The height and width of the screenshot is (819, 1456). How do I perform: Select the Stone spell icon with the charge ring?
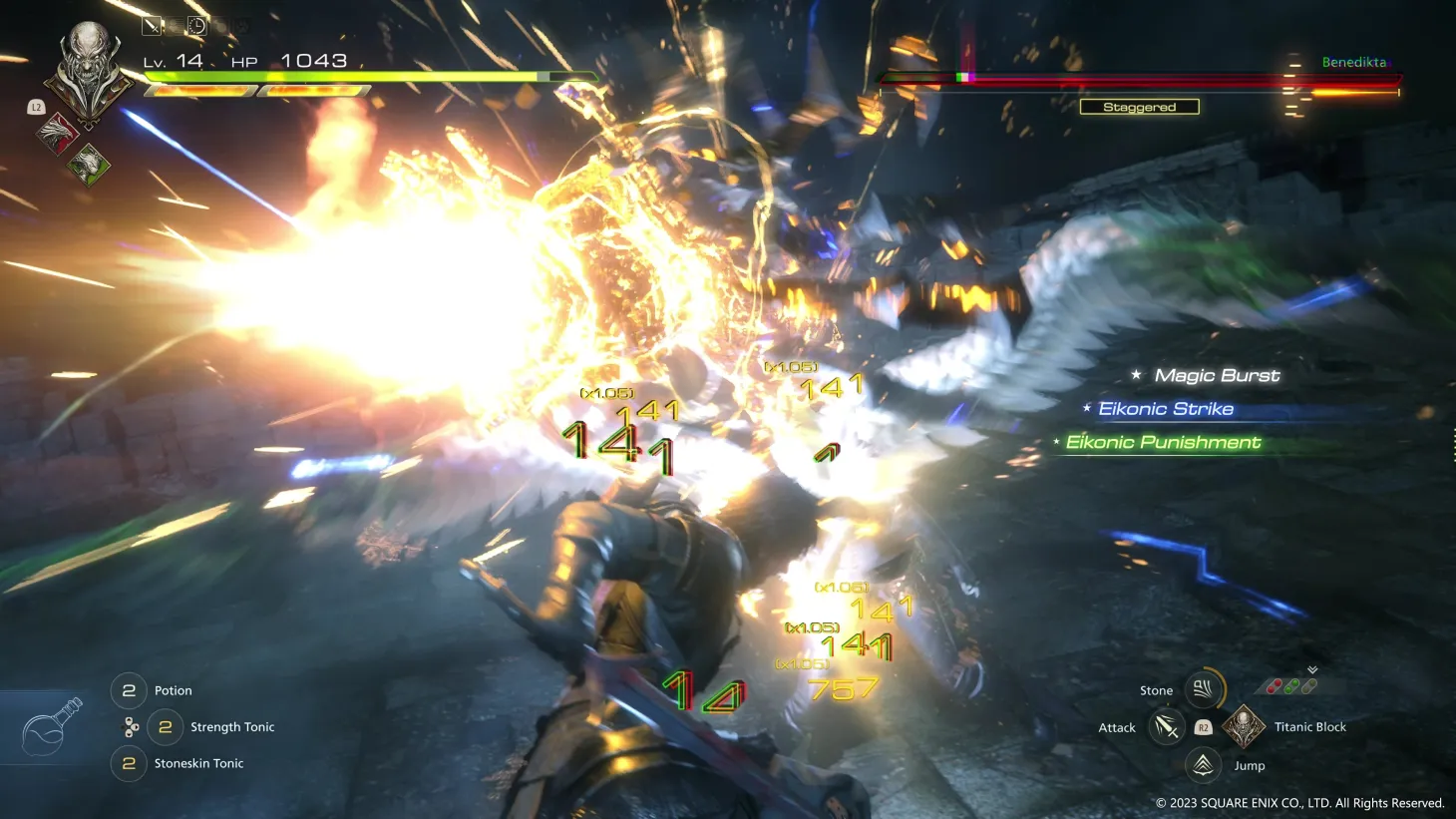tap(1203, 687)
